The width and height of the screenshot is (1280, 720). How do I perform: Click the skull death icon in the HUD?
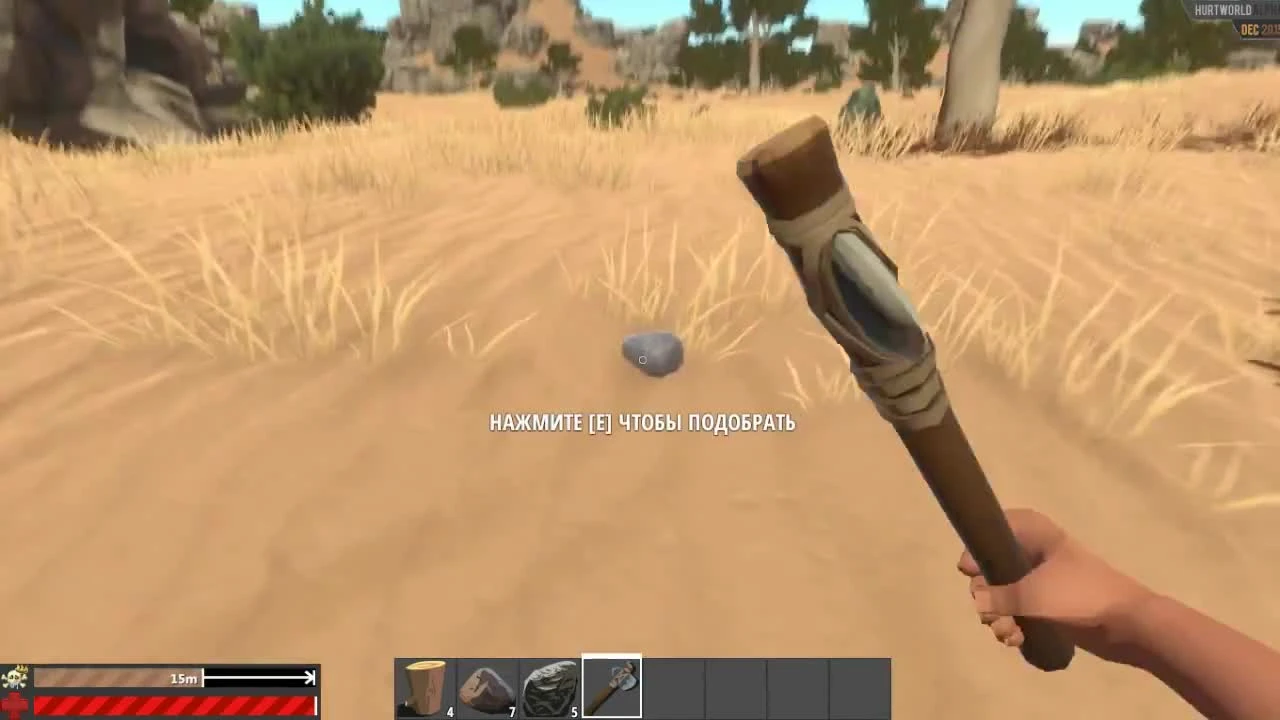point(13,677)
